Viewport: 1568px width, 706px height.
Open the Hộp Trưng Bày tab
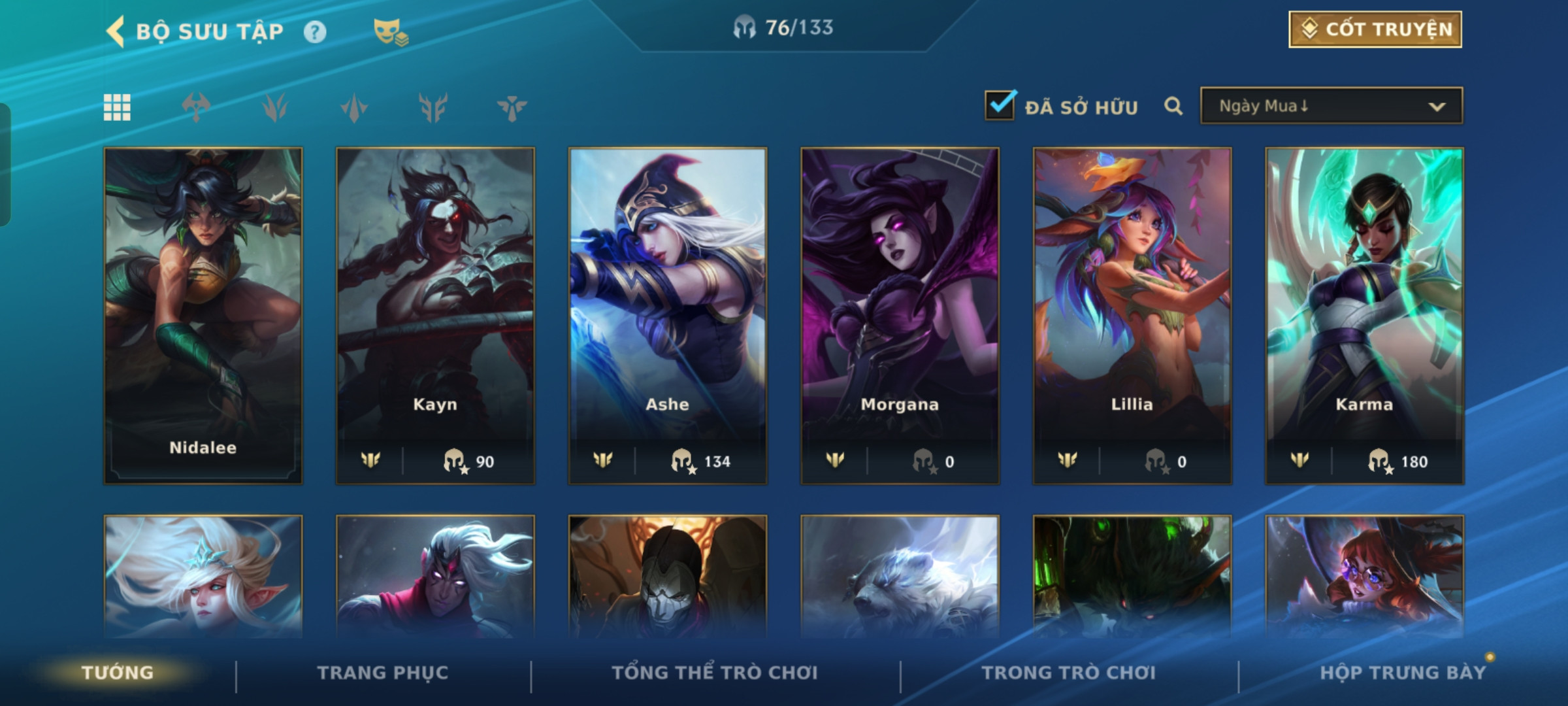(1403, 673)
